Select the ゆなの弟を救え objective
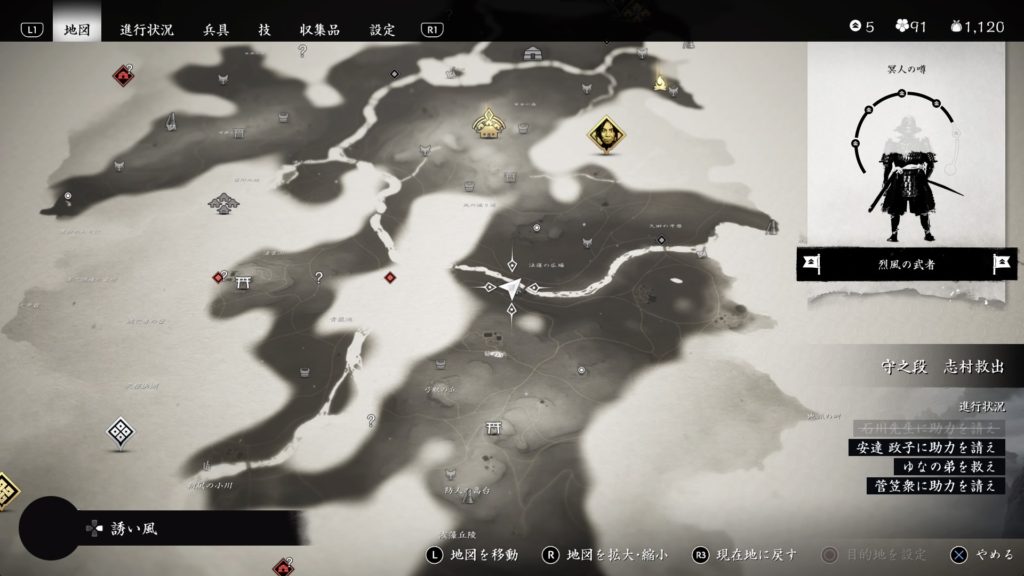This screenshot has width=1024, height=576. pyautogui.click(x=941, y=466)
